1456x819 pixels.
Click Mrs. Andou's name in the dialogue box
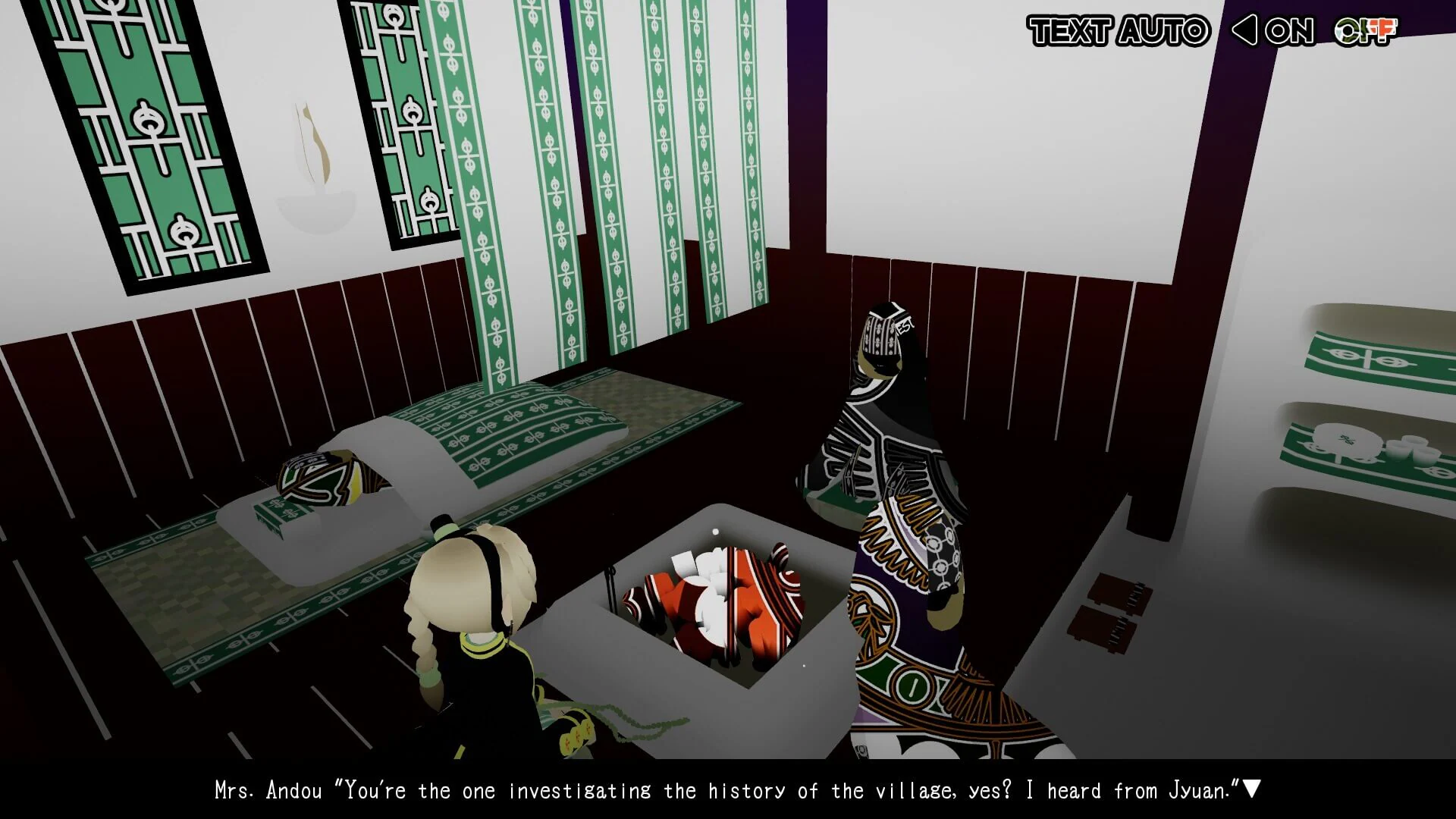point(269,789)
